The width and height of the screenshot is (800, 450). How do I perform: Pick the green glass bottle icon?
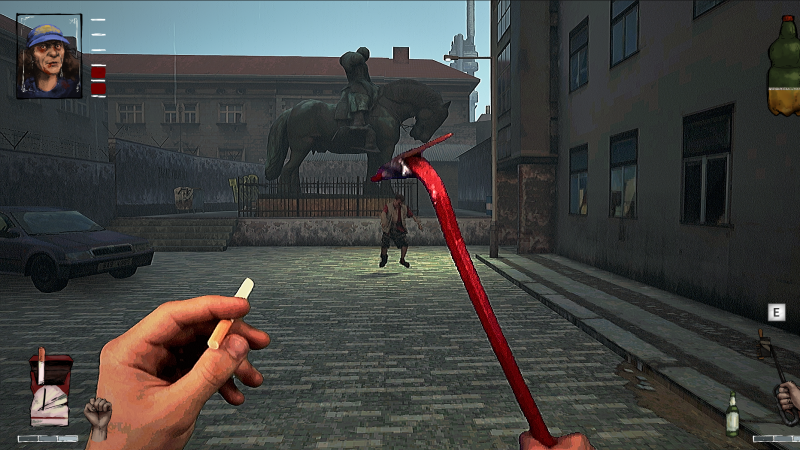(732, 413)
